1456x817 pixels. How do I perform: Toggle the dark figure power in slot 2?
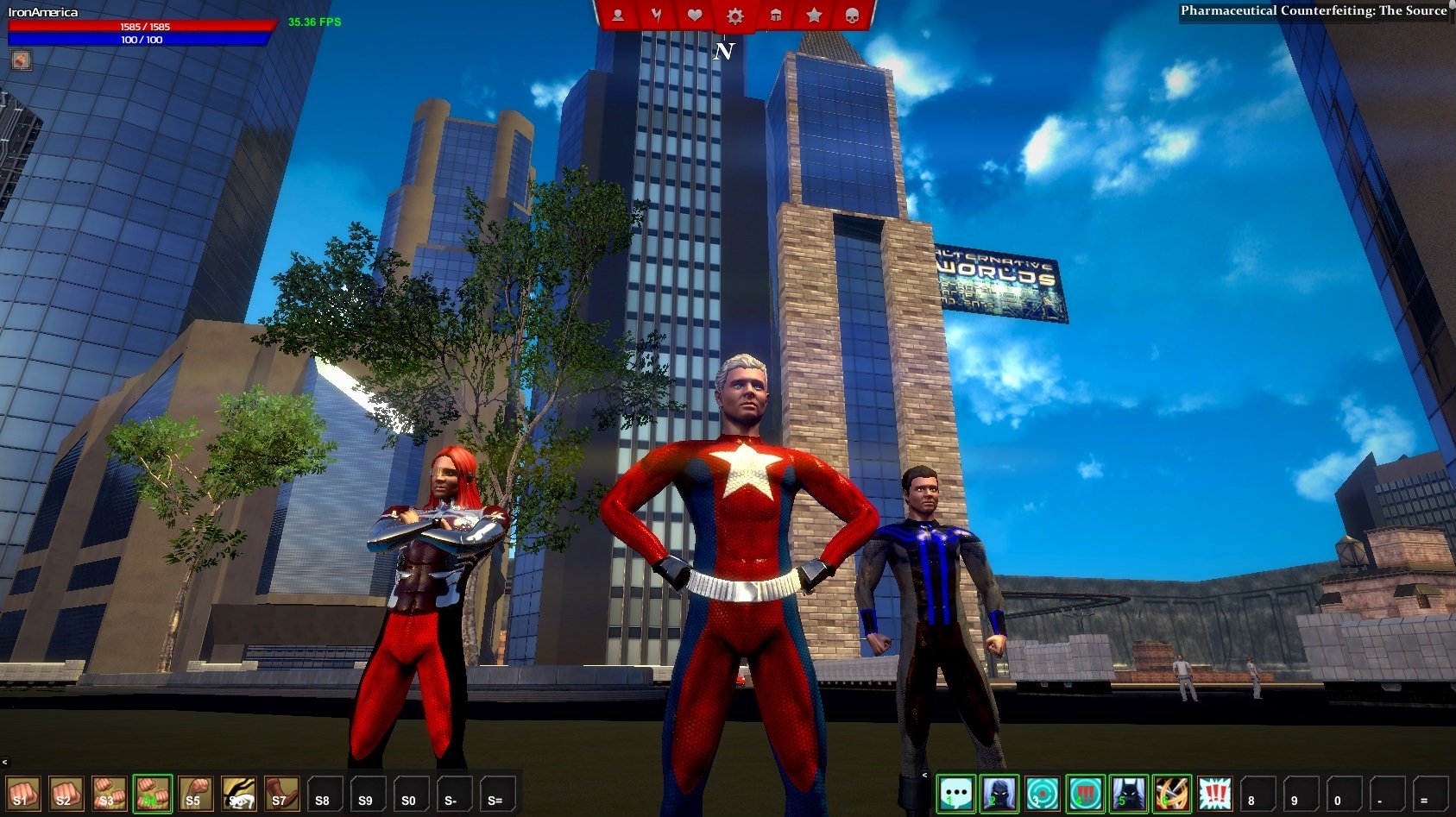click(999, 793)
